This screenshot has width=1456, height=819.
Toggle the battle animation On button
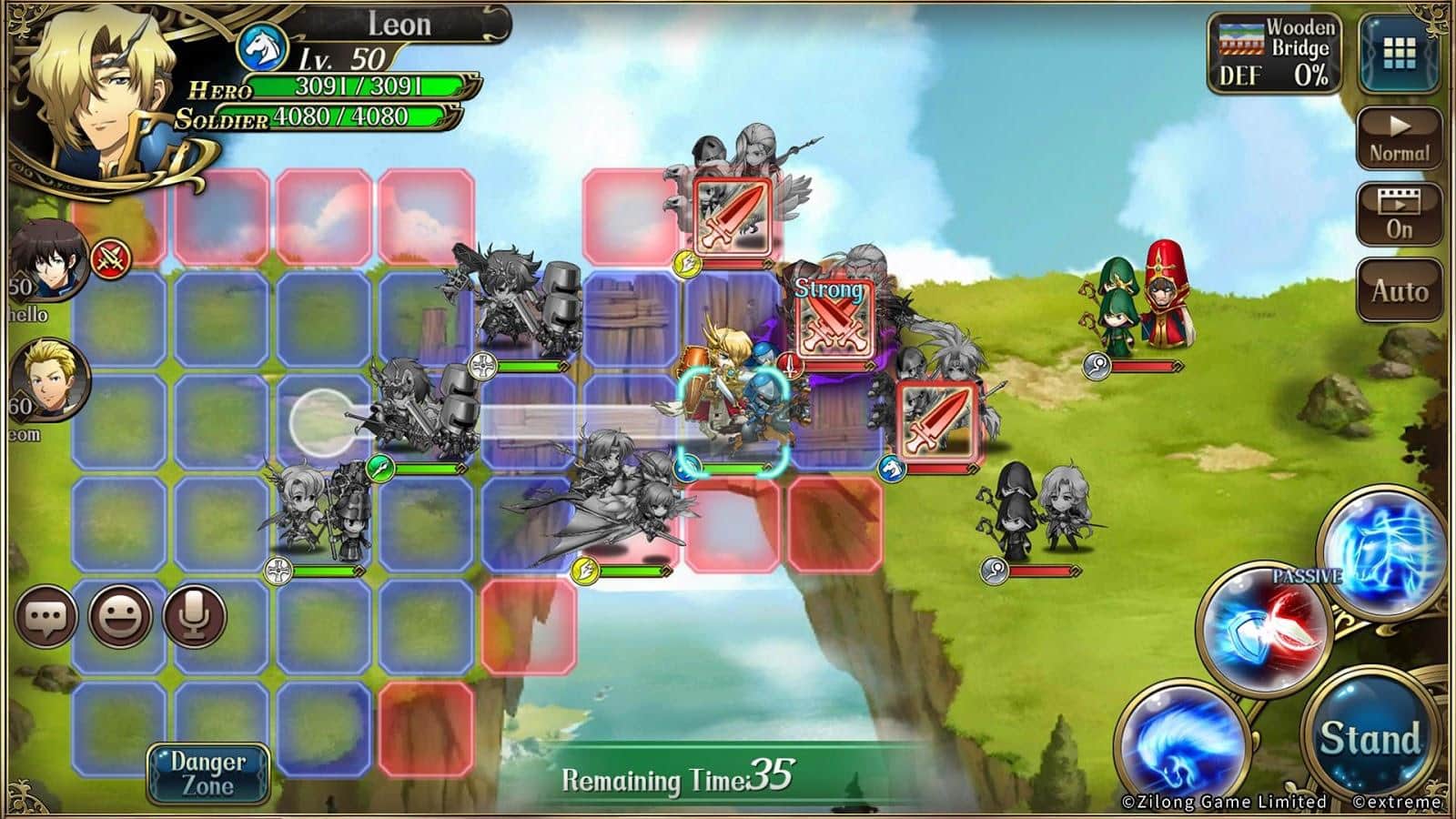(x=1400, y=216)
